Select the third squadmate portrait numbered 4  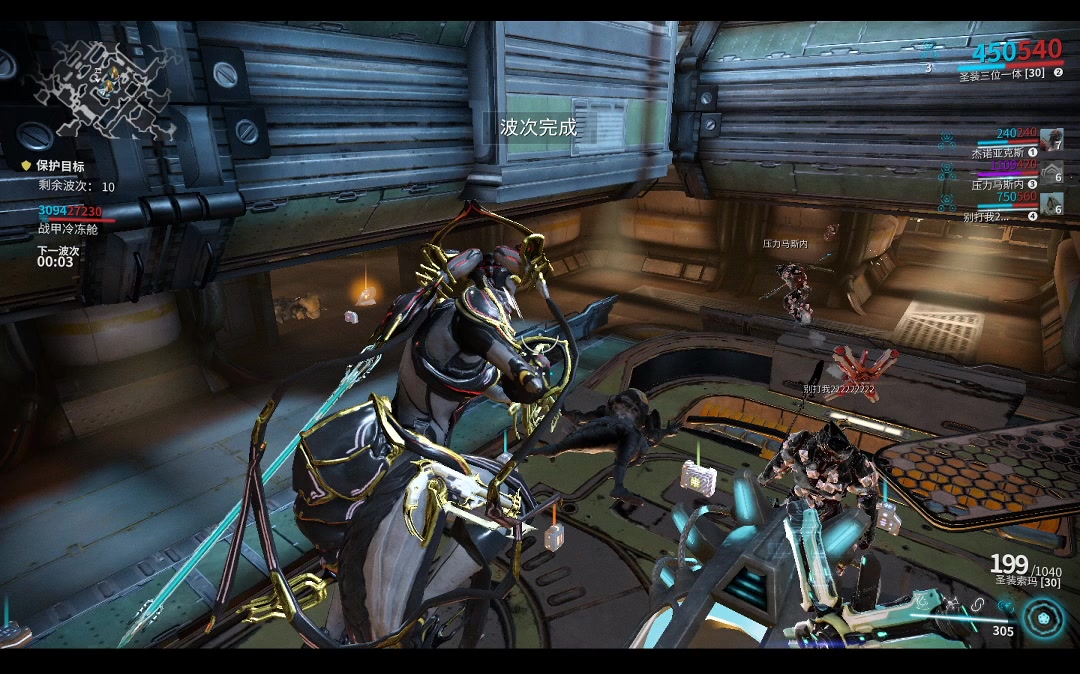pyautogui.click(x=1051, y=203)
